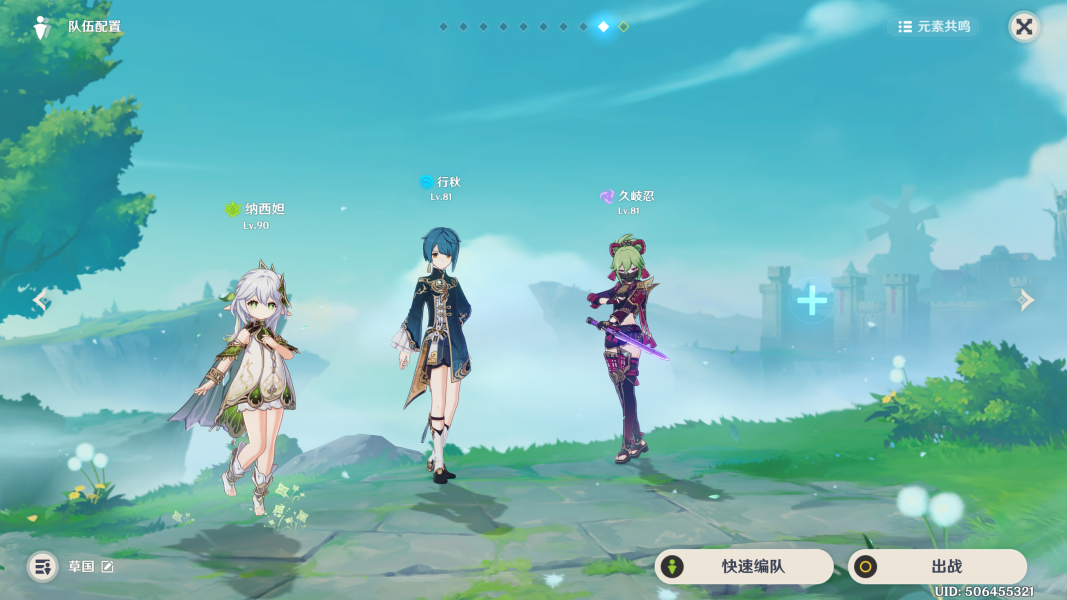Jump to the first party page dot

click(443, 27)
